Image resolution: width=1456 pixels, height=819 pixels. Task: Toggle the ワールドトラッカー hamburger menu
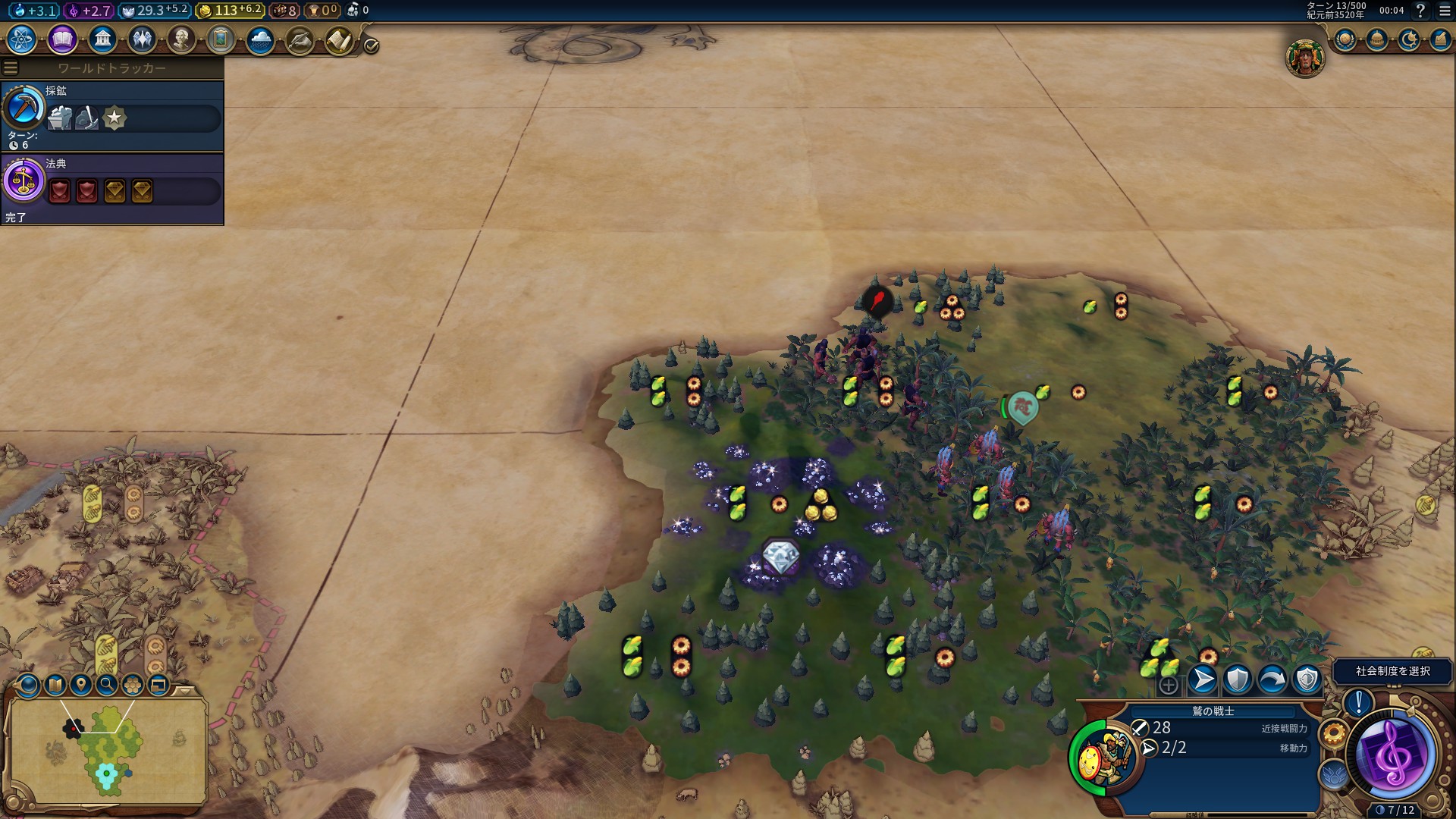tap(11, 68)
